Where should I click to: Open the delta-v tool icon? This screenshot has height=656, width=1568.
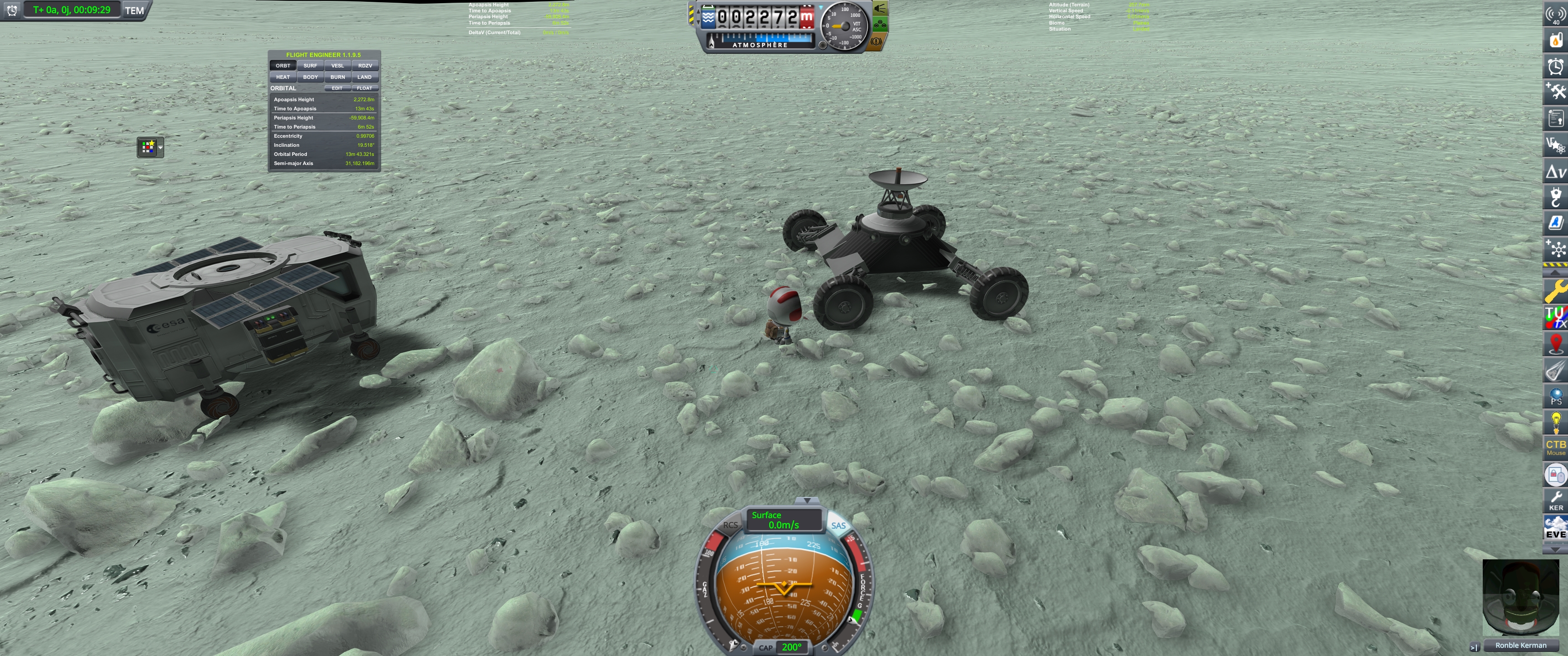[1555, 172]
